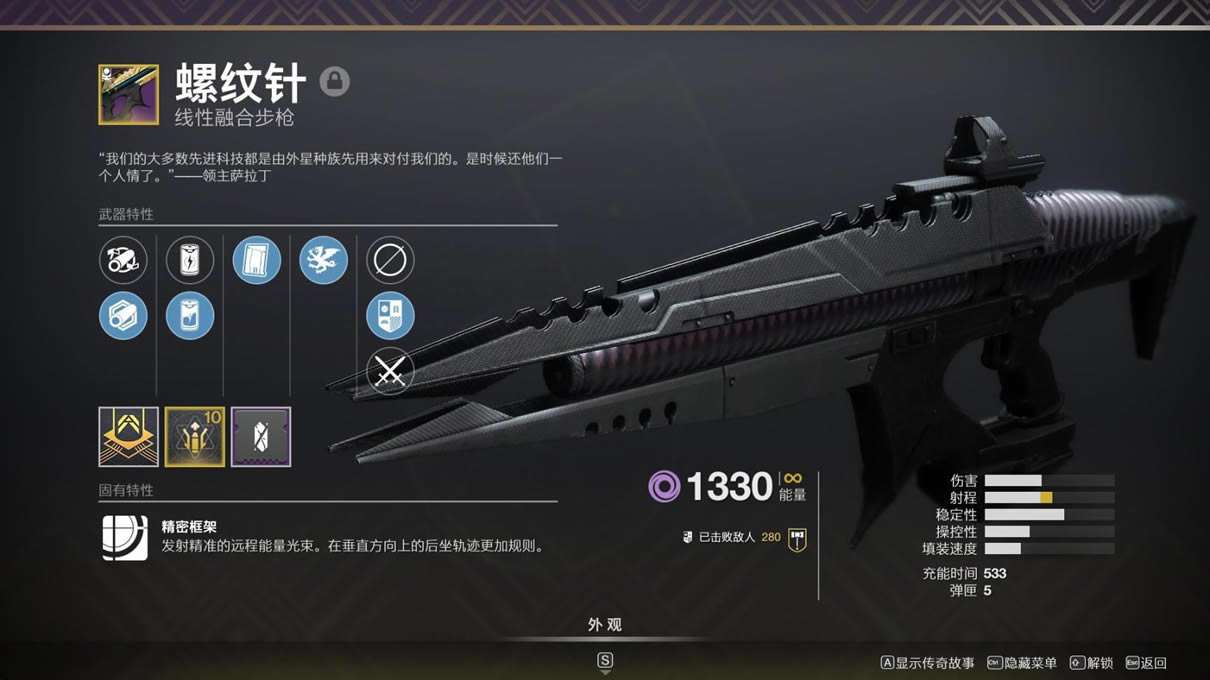Screen dimensions: 1210x680
Task: Select the empty slashed-circle tracker option
Action: click(390, 260)
